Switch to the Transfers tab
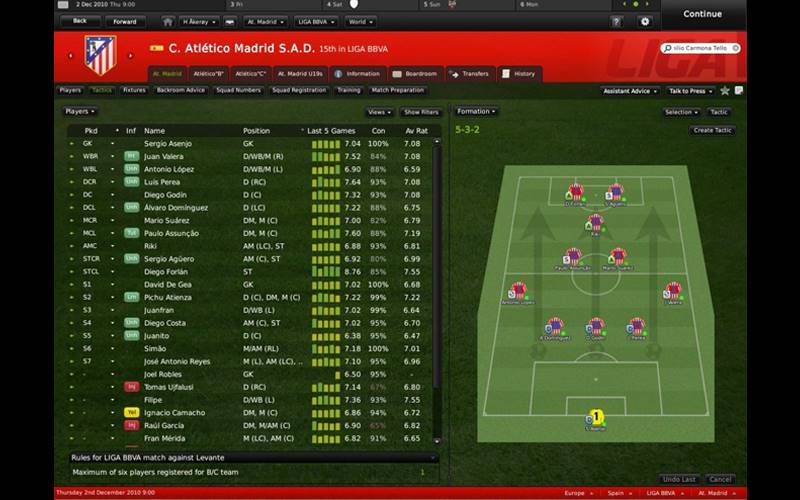Screen dimensions: 800x500 (468, 74)
